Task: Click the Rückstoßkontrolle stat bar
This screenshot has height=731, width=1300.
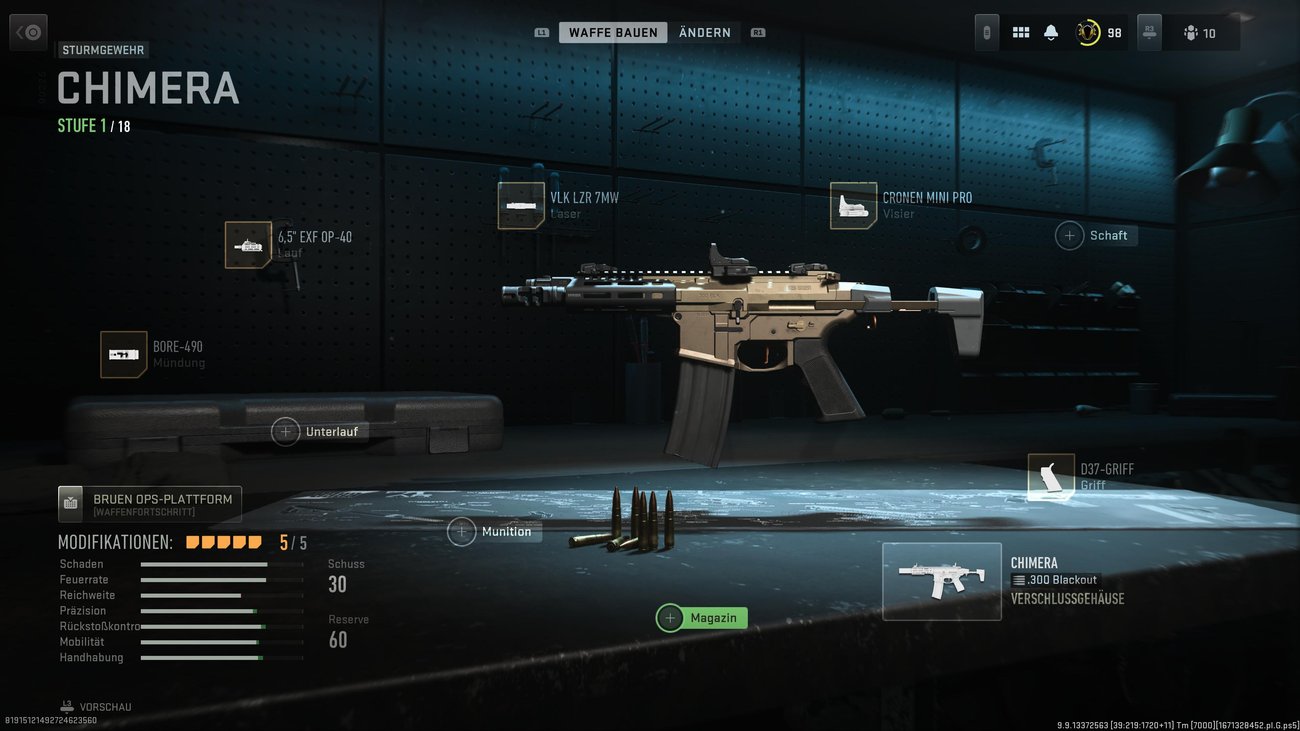Action: 222,626
